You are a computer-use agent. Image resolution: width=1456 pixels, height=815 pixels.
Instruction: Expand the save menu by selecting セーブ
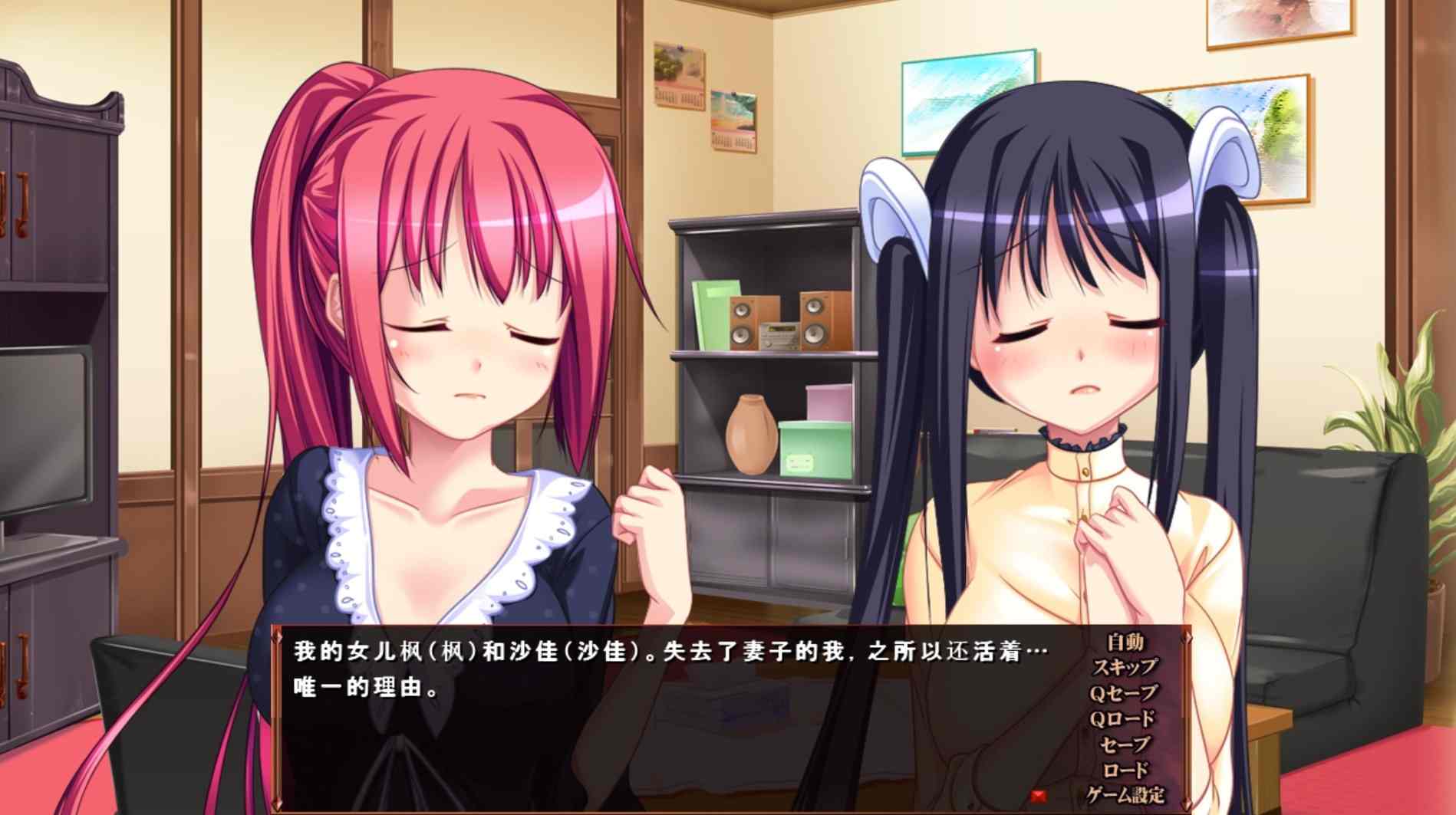(x=1125, y=744)
